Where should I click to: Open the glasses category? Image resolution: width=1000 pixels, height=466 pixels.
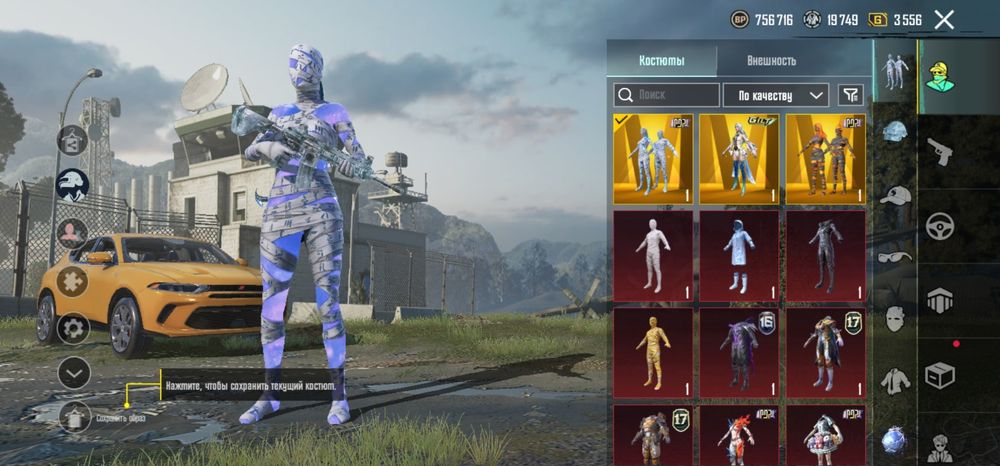895,257
